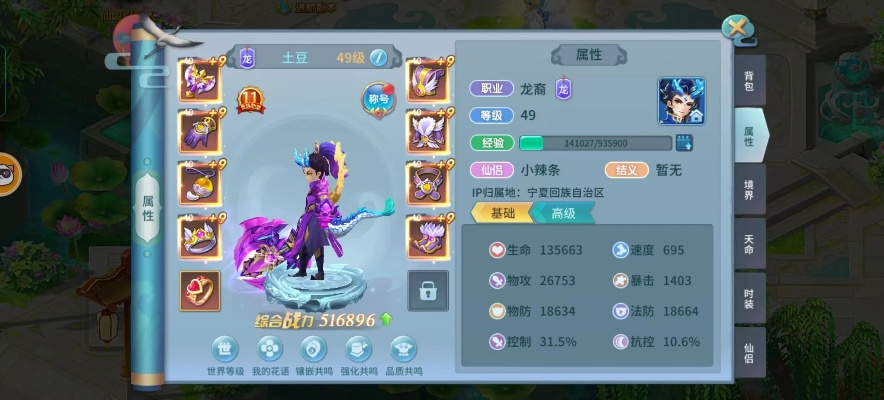Open the 背包 tab
This screenshot has width=884, height=400.
[x=748, y=87]
